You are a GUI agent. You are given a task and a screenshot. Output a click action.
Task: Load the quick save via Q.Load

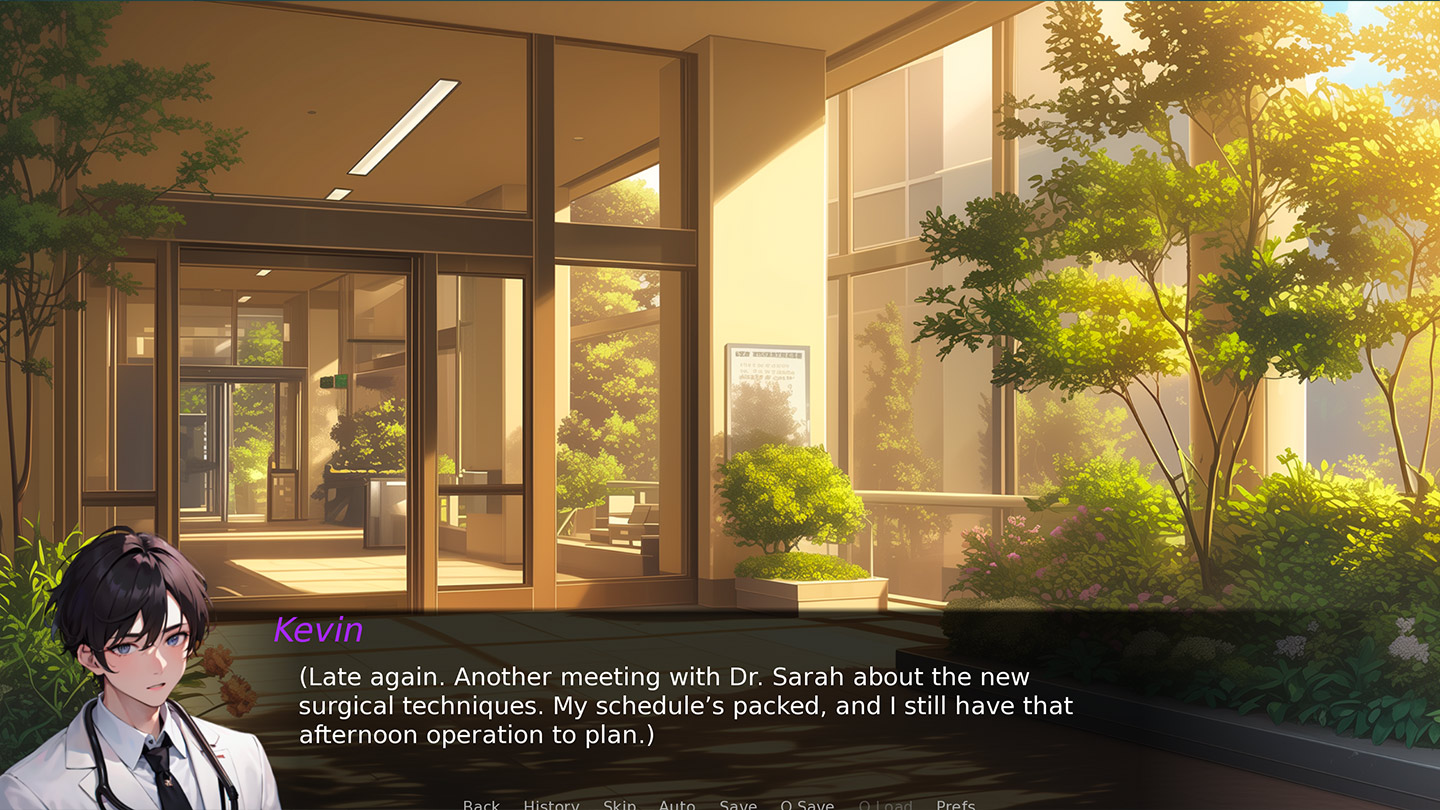(884, 804)
